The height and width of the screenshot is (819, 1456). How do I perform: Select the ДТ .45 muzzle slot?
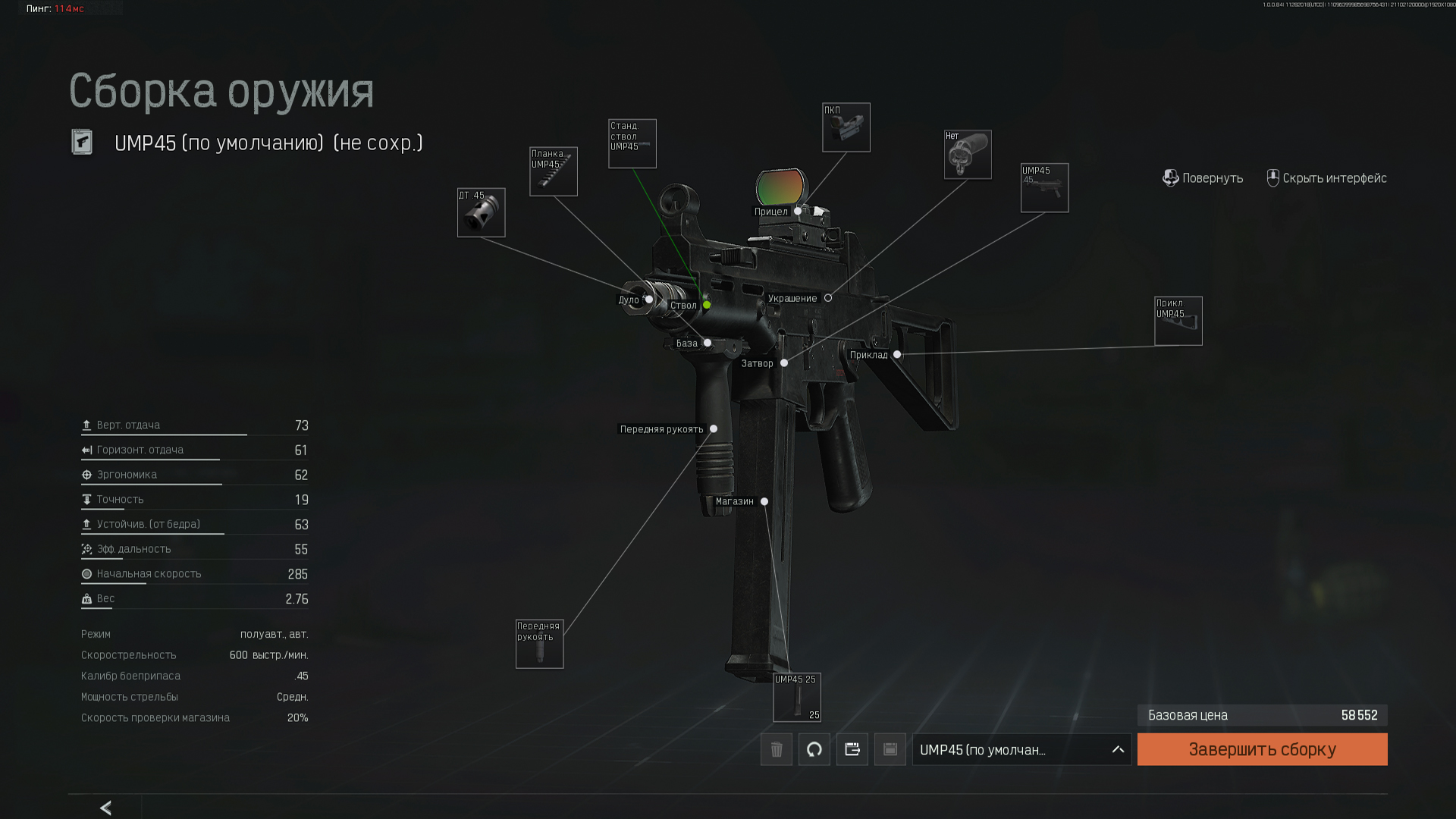pos(481,212)
